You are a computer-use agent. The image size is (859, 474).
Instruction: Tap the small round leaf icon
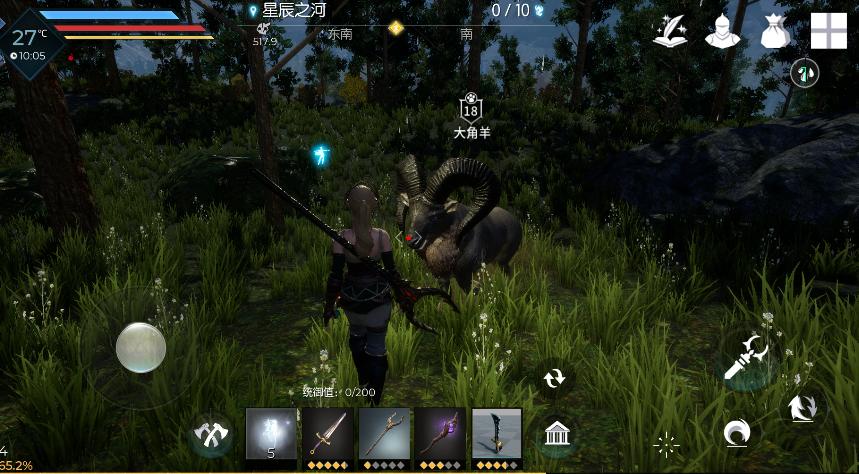click(x=804, y=72)
